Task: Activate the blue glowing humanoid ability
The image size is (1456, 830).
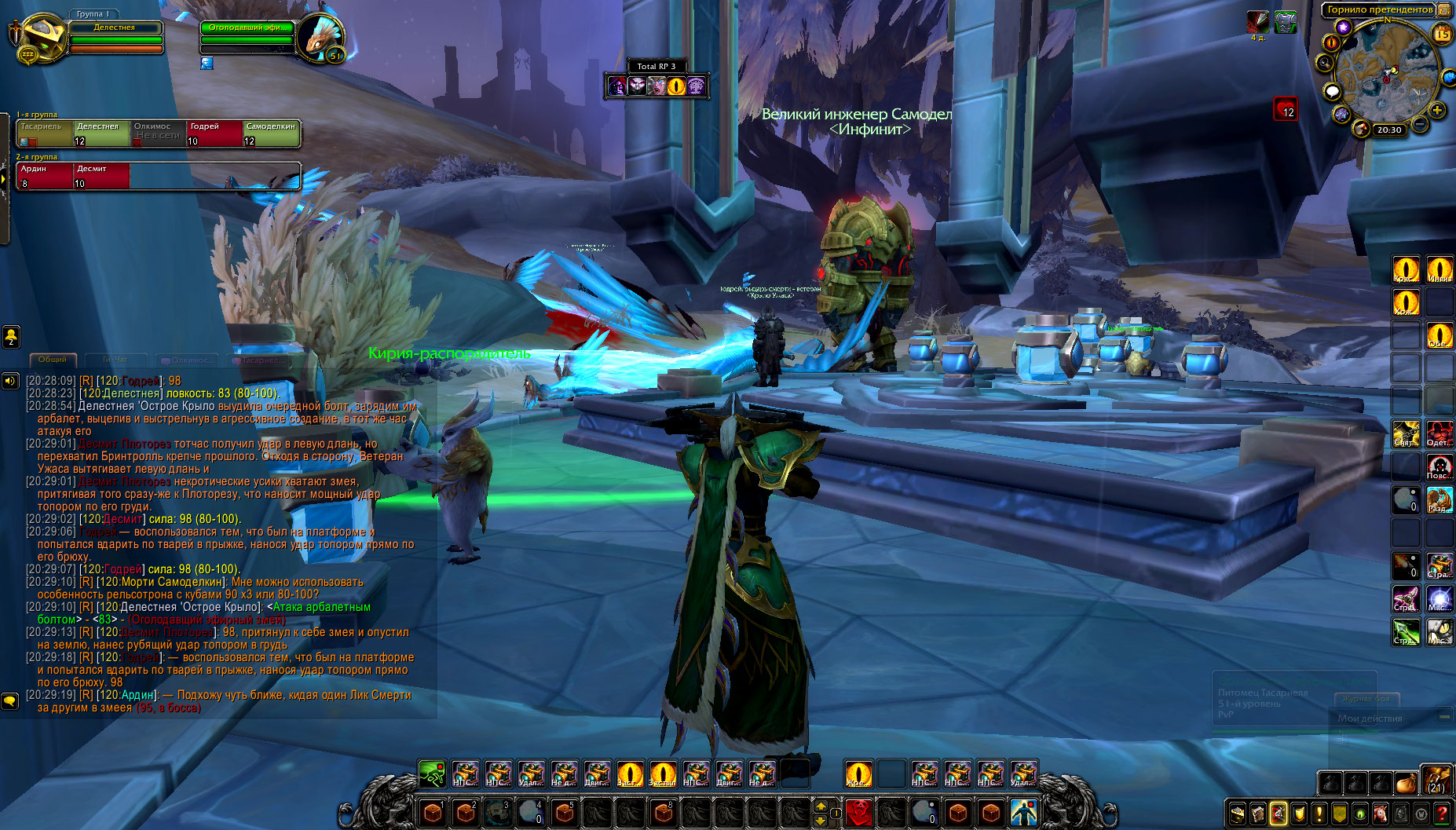Action: (1022, 811)
